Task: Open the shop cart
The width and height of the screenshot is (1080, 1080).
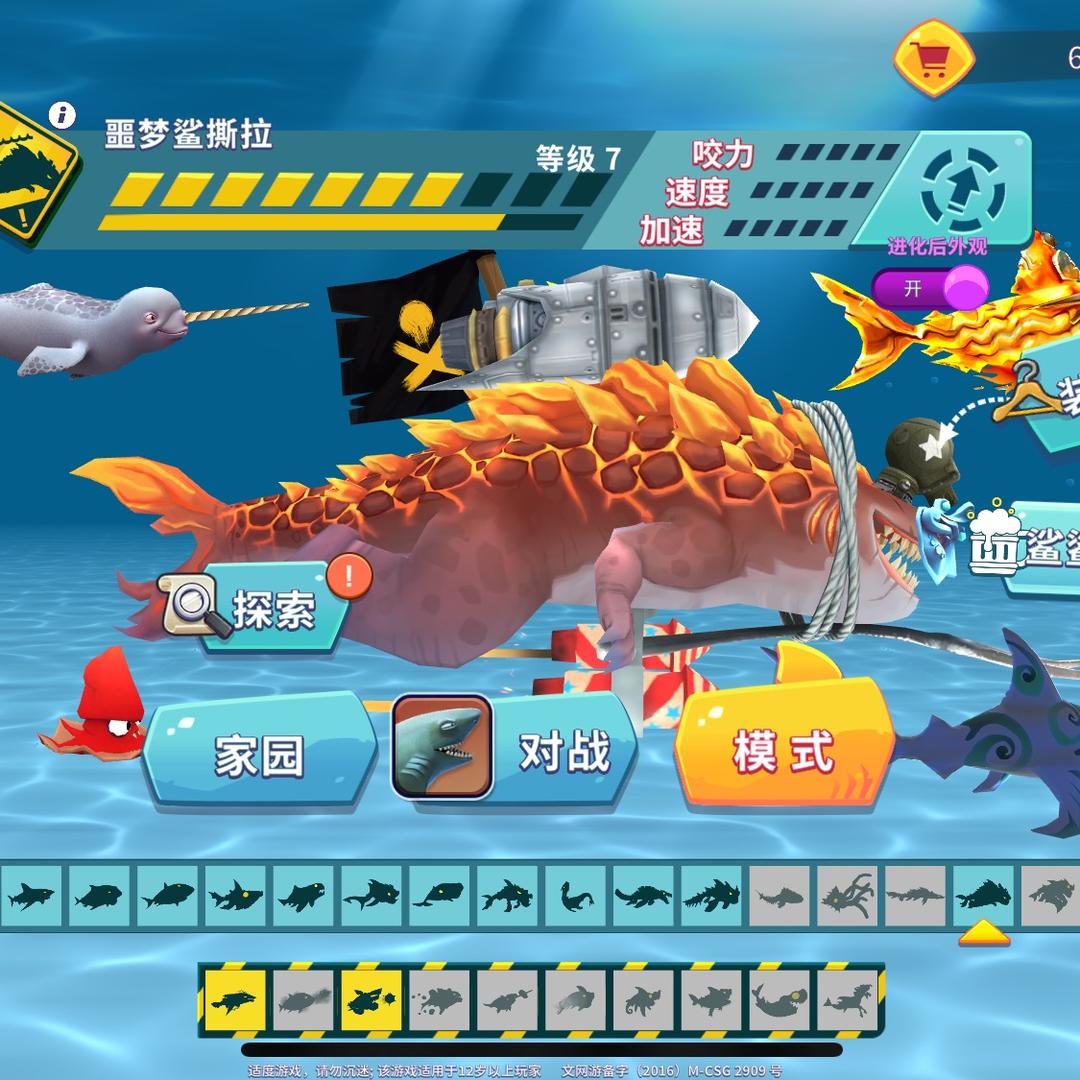Action: tap(933, 58)
